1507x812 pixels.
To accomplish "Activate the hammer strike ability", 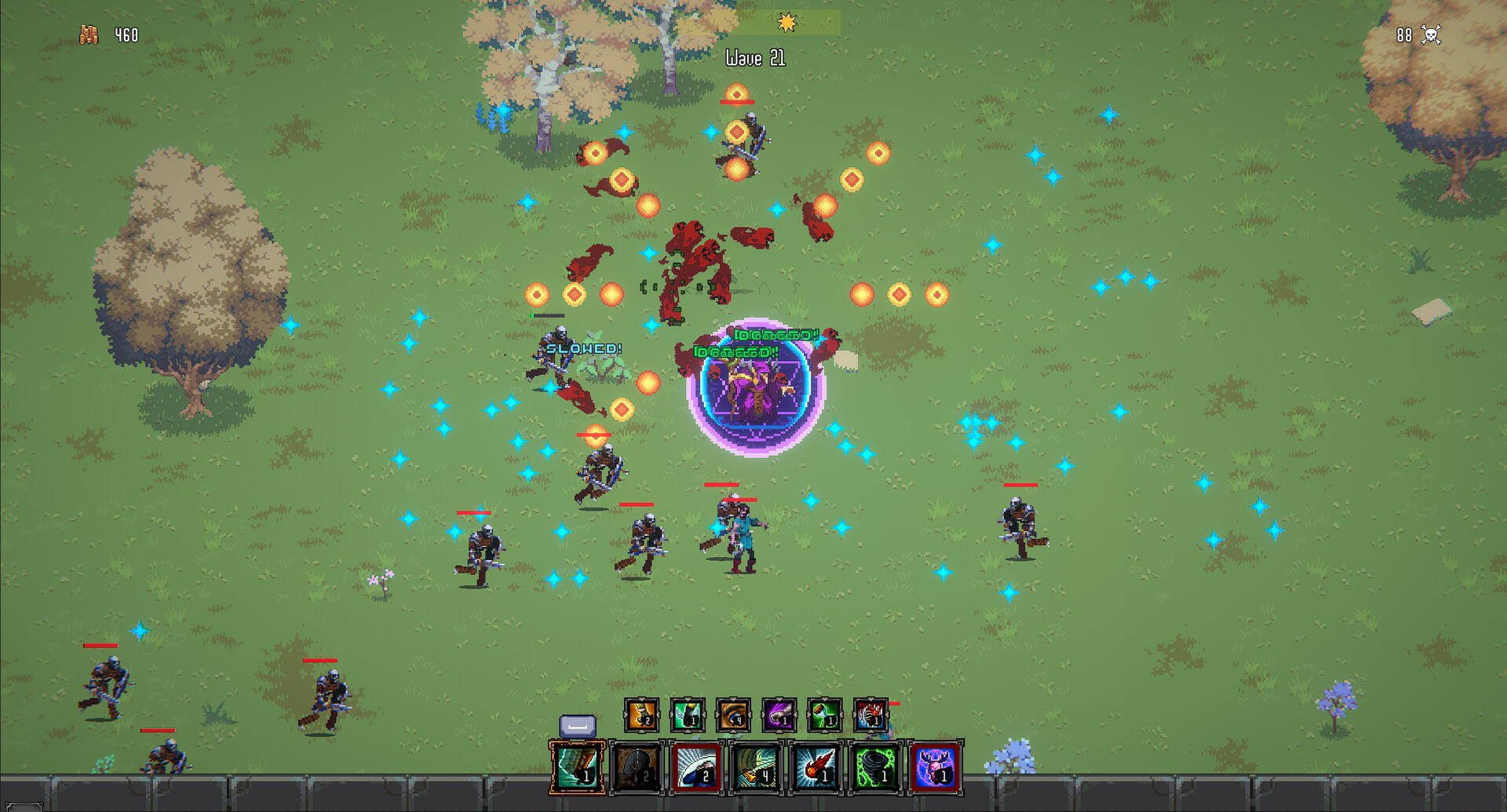I will click(578, 766).
